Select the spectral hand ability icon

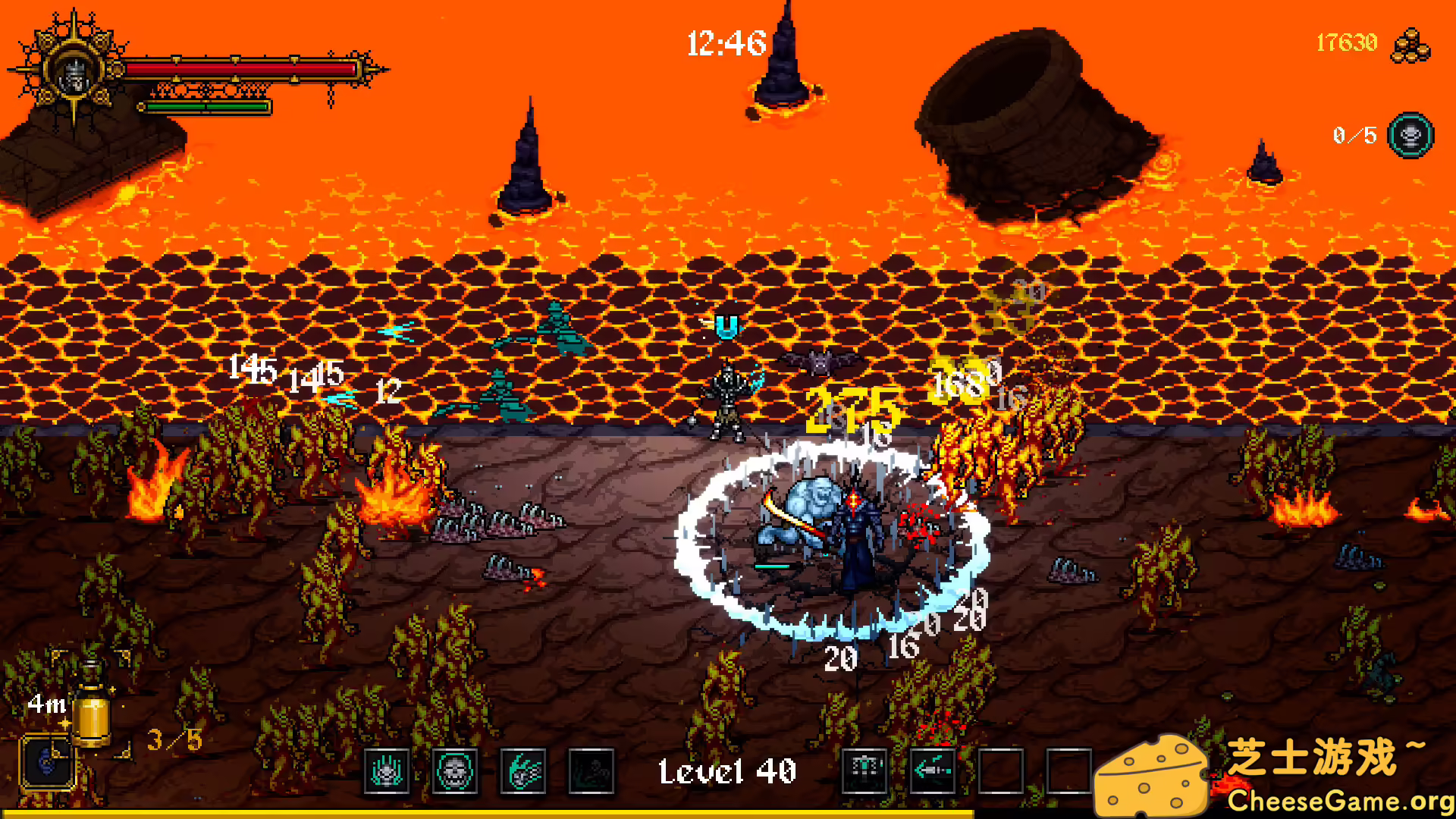pos(387,770)
